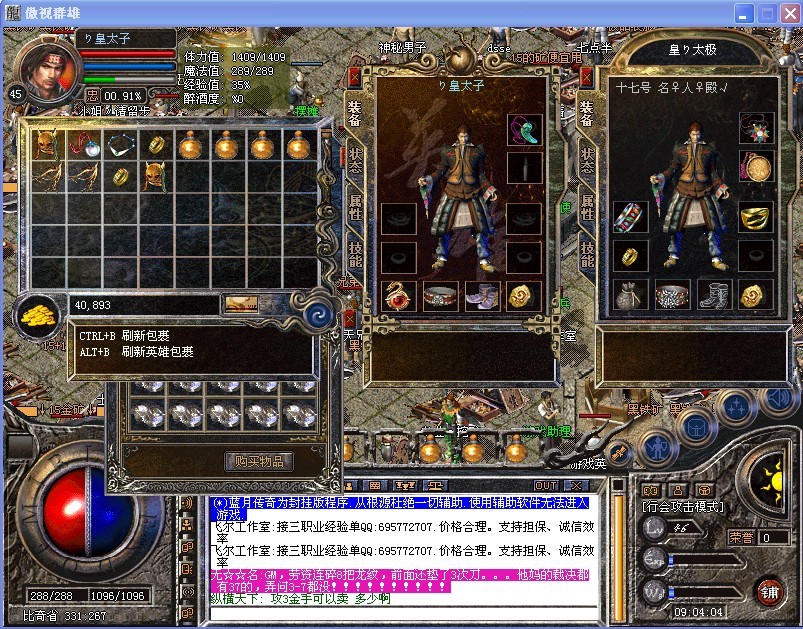803x629 pixels.
Task: Close the left character equipment panel
Action: coord(353,75)
